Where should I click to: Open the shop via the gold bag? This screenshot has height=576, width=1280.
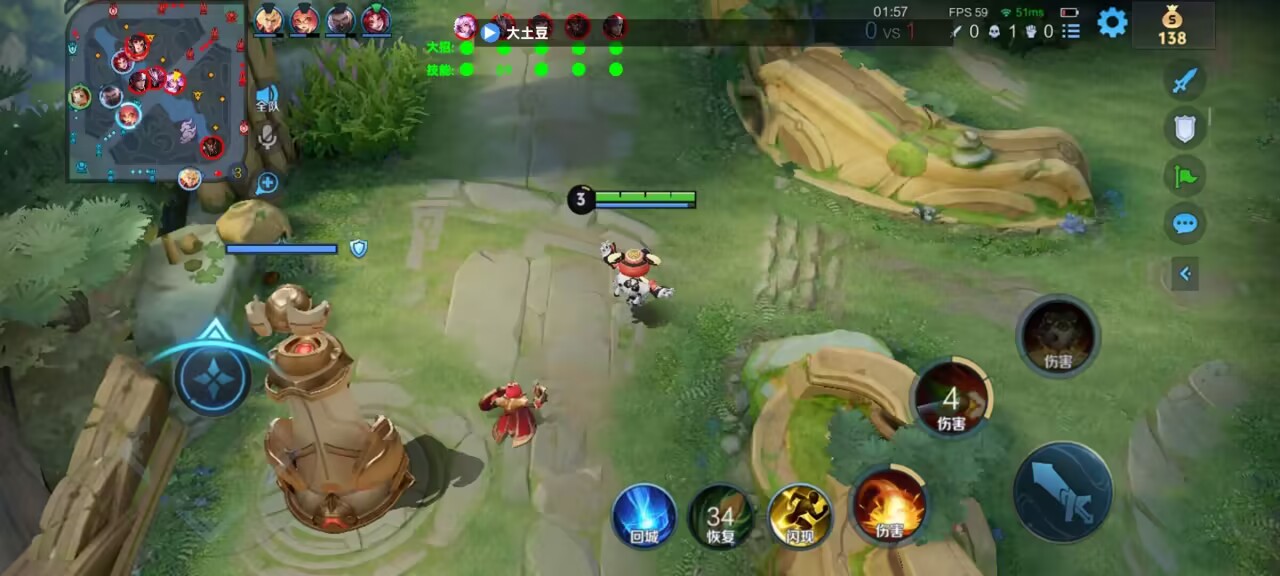click(x=1172, y=25)
